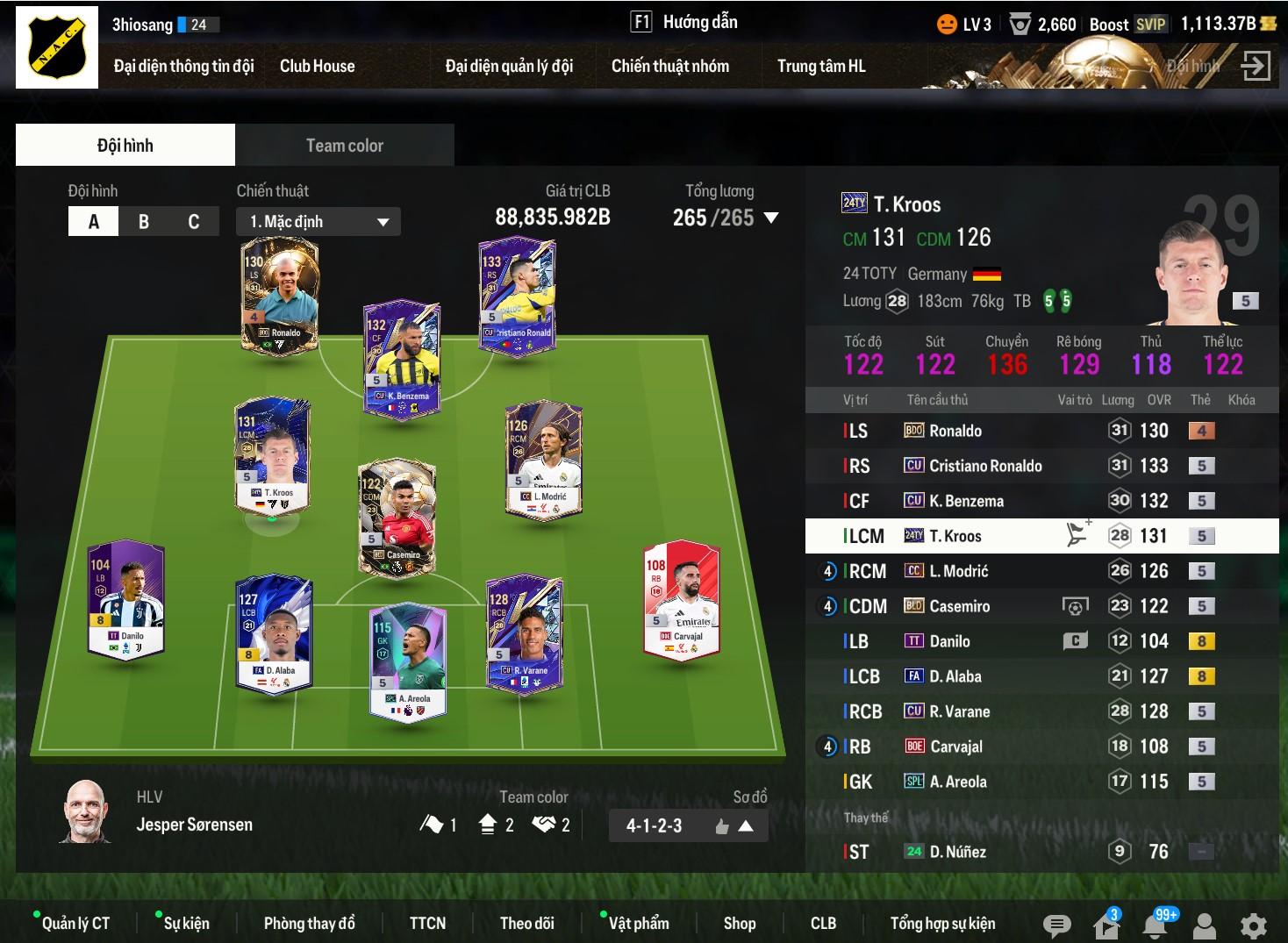Select squad C

[x=193, y=222]
